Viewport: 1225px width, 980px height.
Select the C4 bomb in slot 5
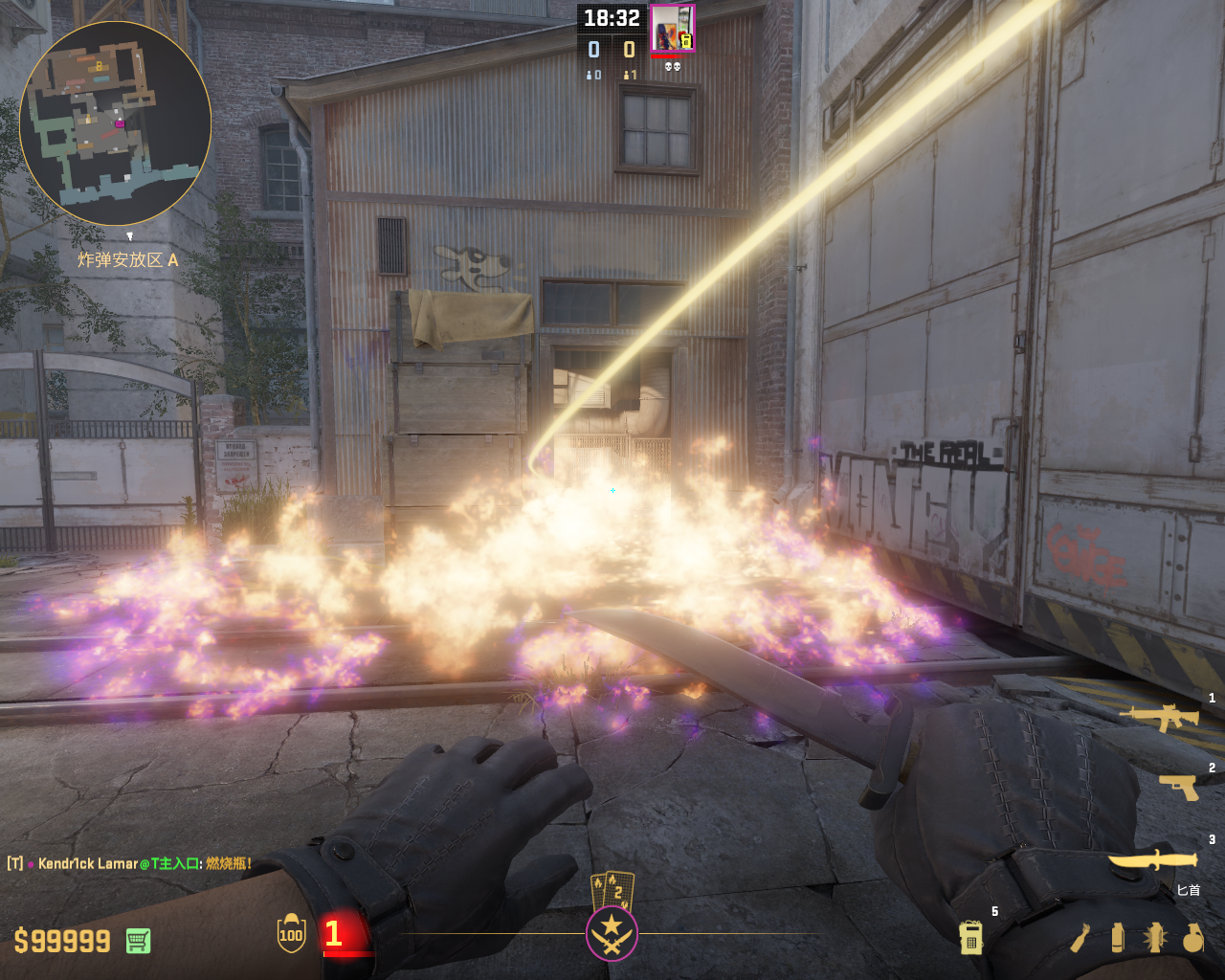tap(970, 937)
